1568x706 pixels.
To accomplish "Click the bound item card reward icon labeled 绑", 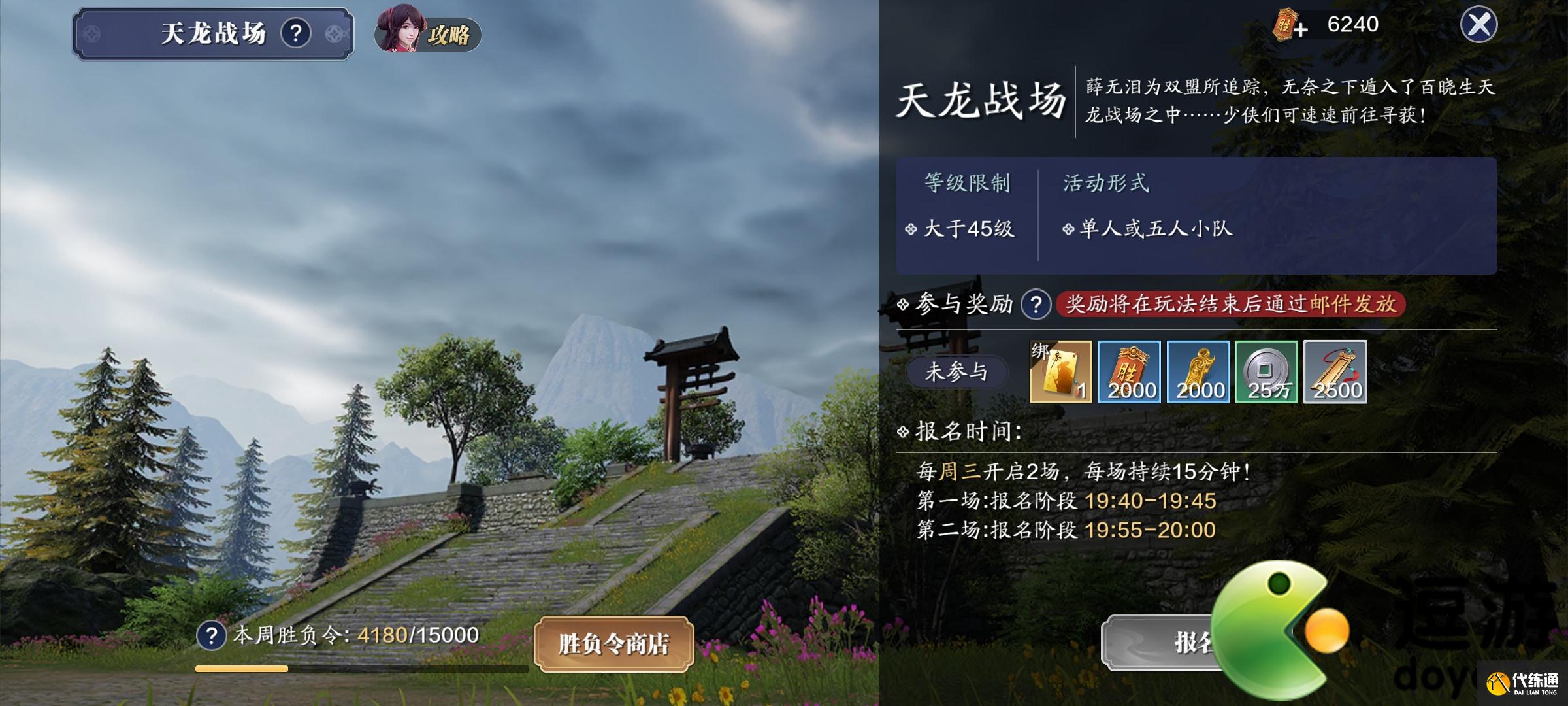I will click(1060, 372).
